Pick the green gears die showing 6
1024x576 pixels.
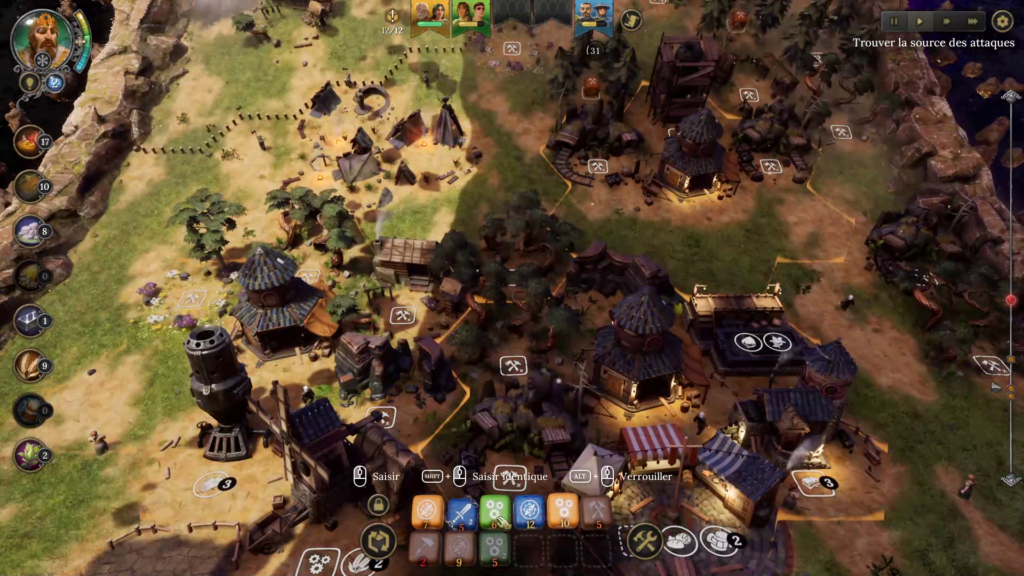point(496,512)
